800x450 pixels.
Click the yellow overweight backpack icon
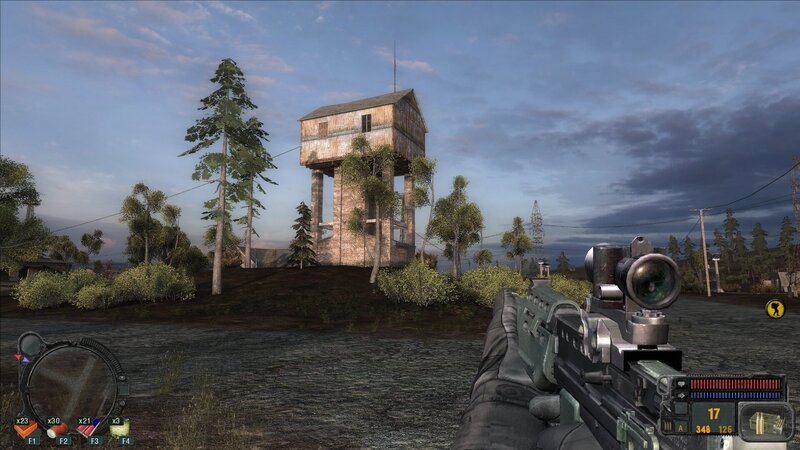[x=774, y=309]
